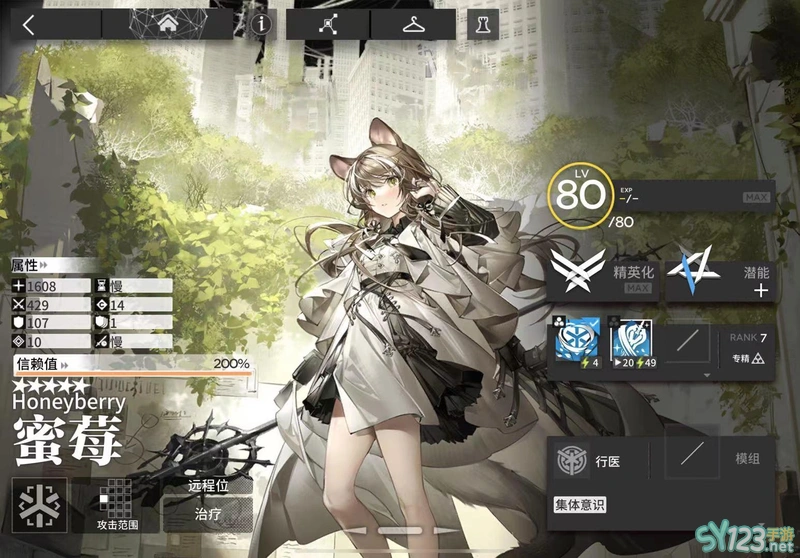Open the 潜能 potential panel
The image size is (800, 558).
(721, 273)
